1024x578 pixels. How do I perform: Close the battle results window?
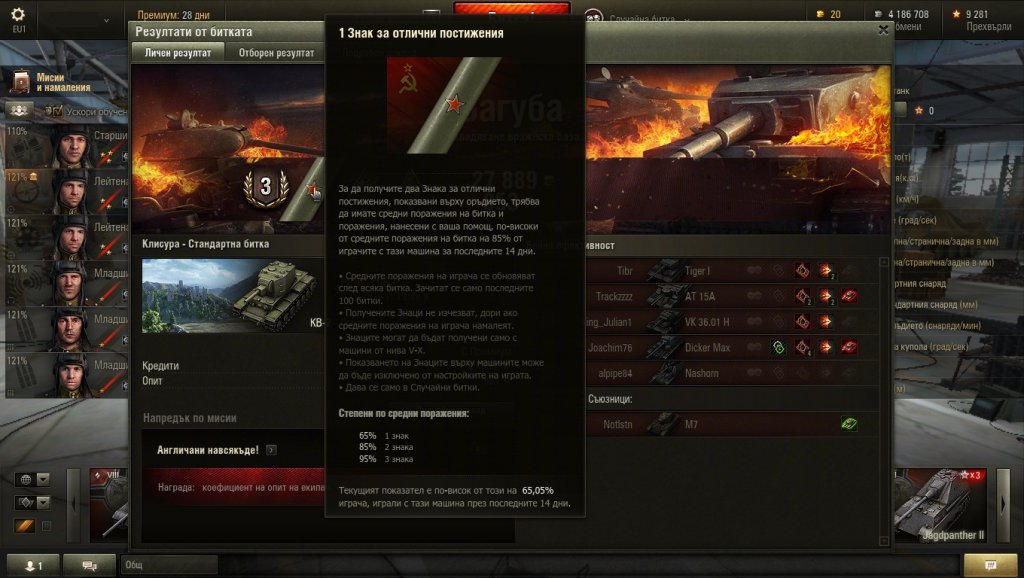pos(883,30)
